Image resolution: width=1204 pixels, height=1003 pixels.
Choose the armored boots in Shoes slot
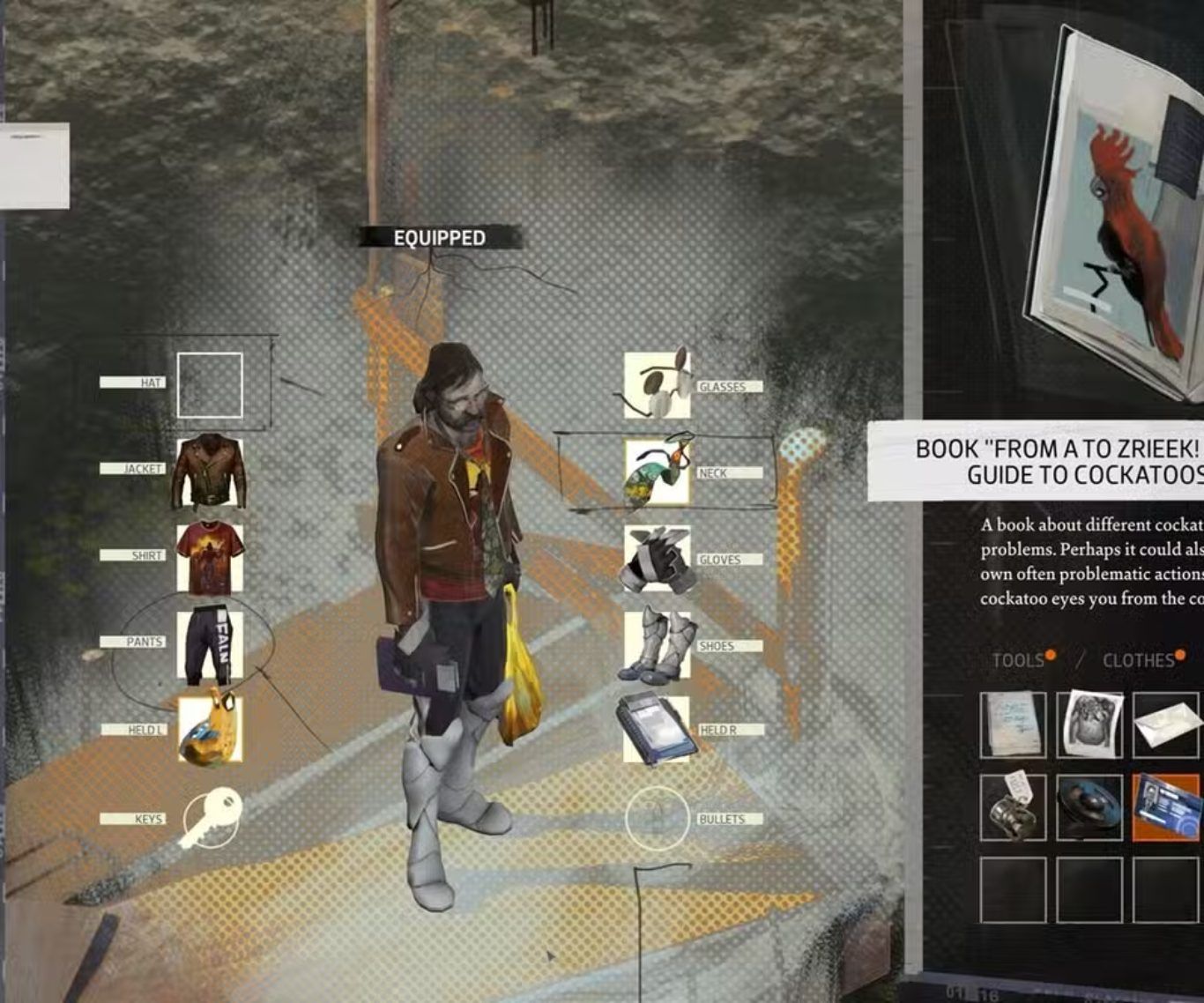point(658,645)
